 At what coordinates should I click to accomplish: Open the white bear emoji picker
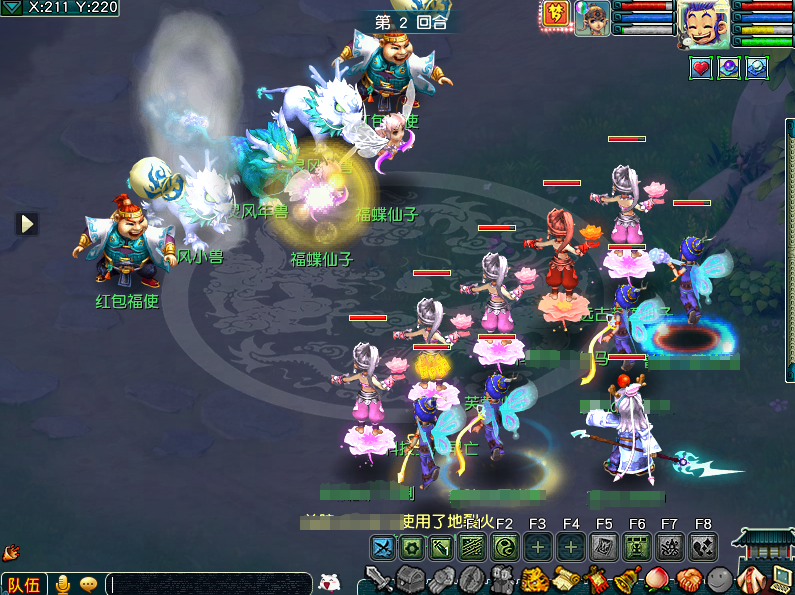coord(329,584)
